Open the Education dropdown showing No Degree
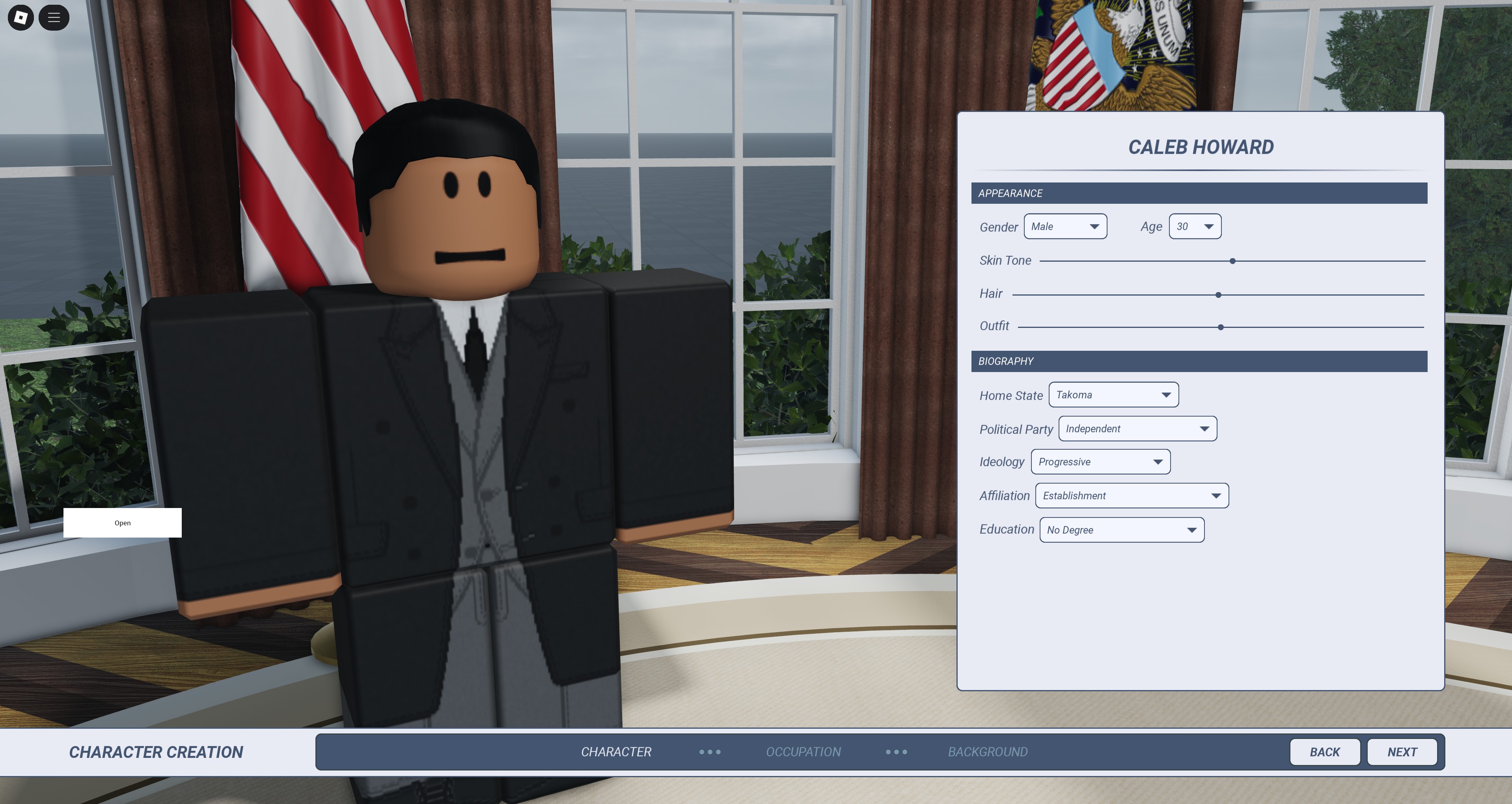This screenshot has height=804, width=1512. [1121, 529]
